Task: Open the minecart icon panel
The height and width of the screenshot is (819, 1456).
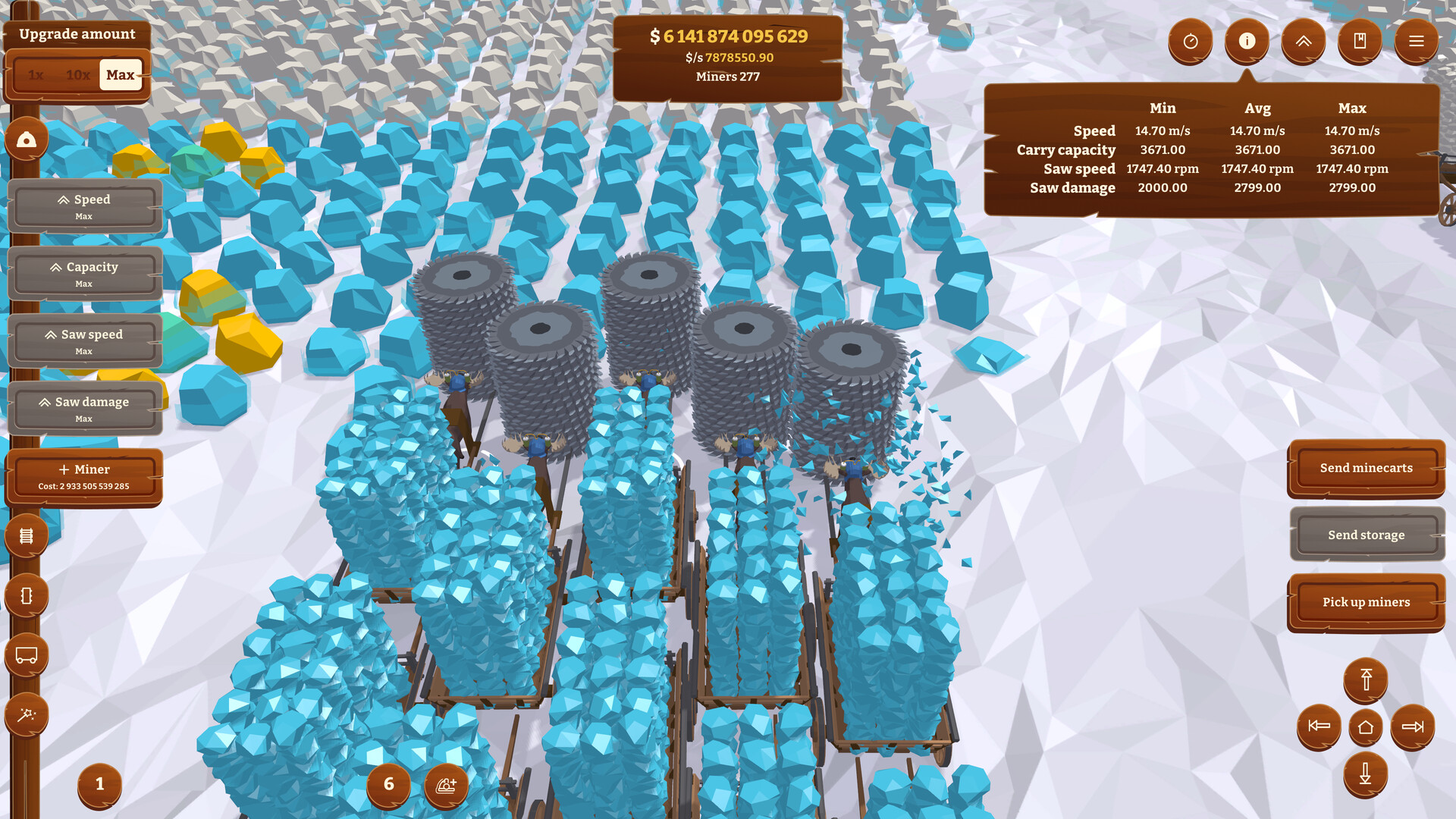Action: (x=27, y=655)
